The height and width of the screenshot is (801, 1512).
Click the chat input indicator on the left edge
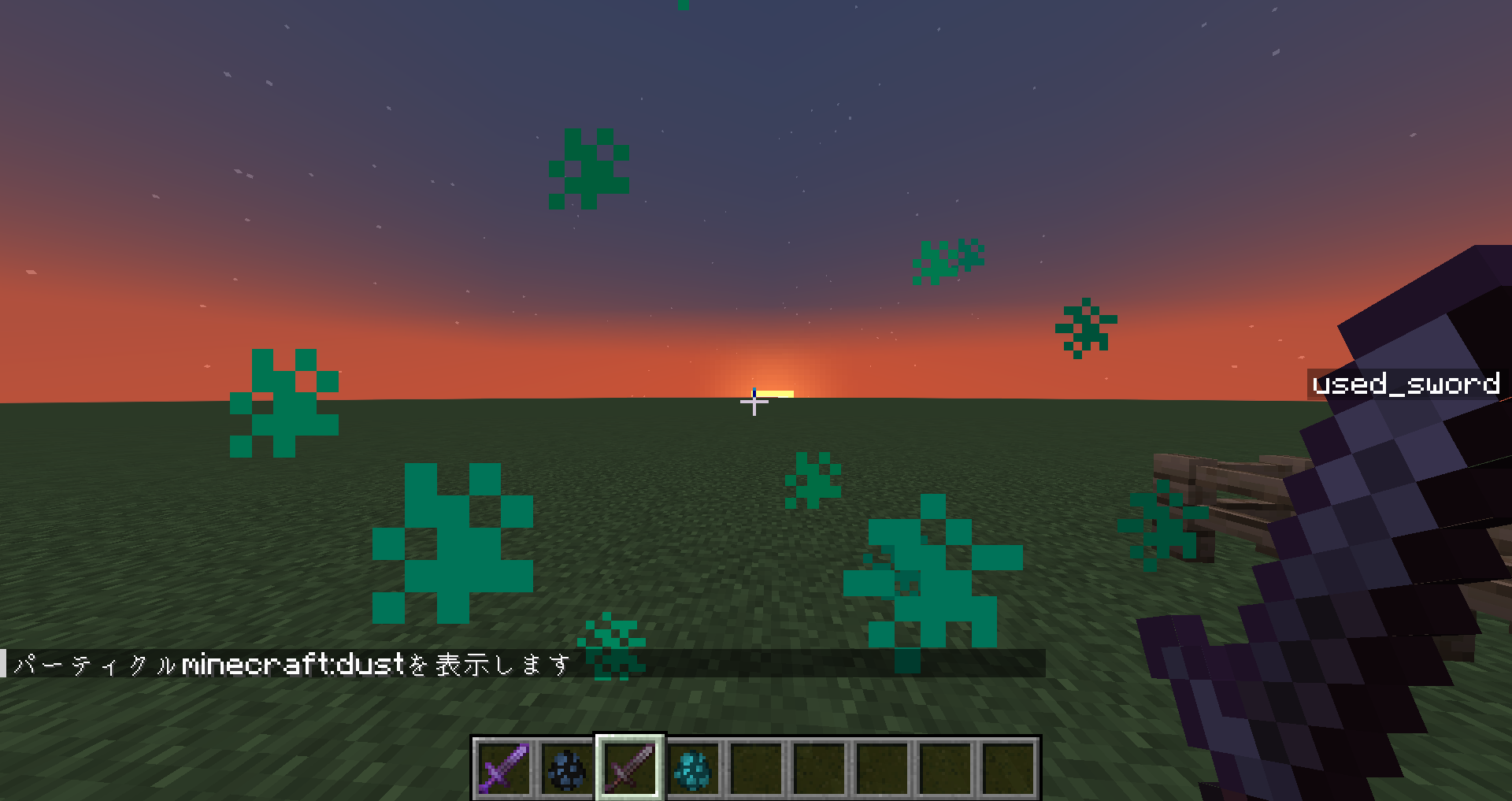5,662
